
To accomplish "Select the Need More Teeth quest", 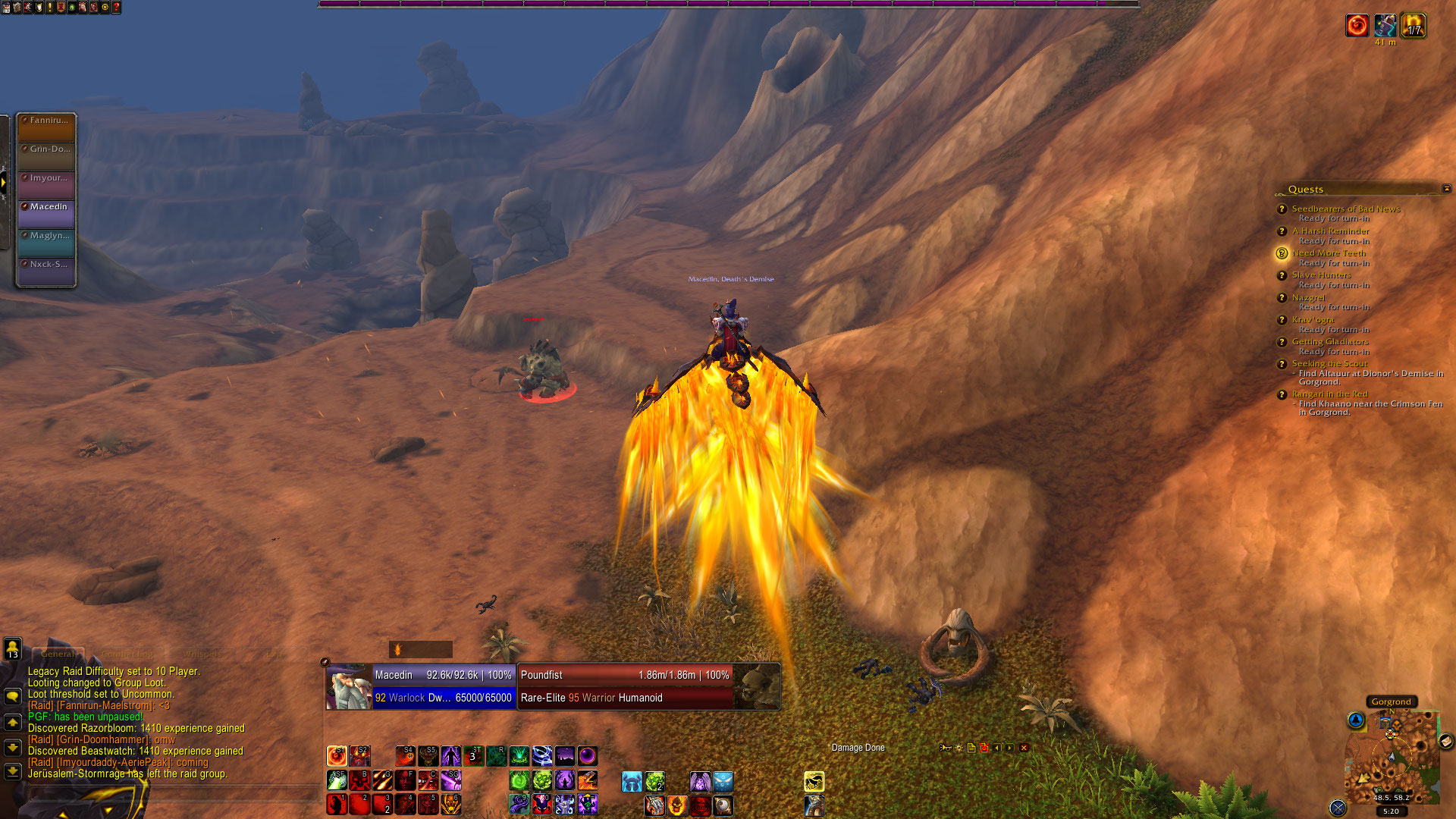I will (x=1329, y=253).
